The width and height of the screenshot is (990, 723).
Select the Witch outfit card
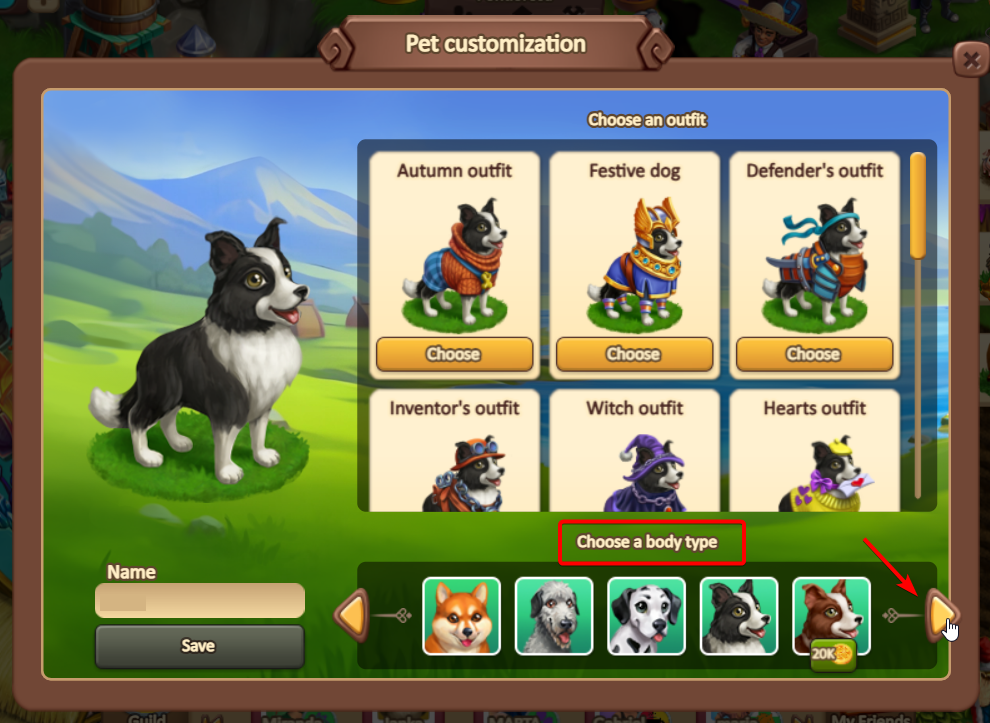pyautogui.click(x=634, y=450)
